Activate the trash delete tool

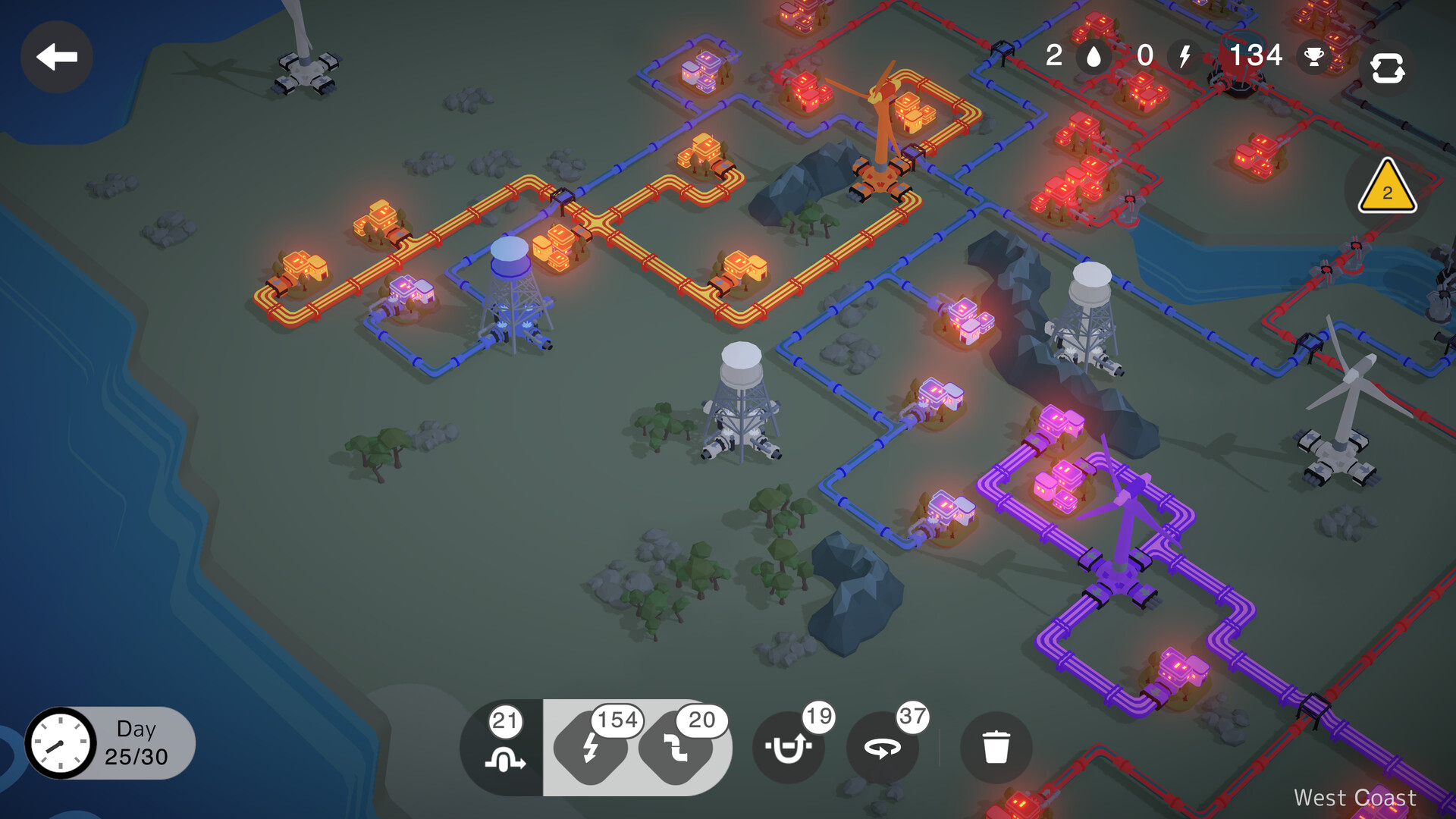pyautogui.click(x=996, y=747)
